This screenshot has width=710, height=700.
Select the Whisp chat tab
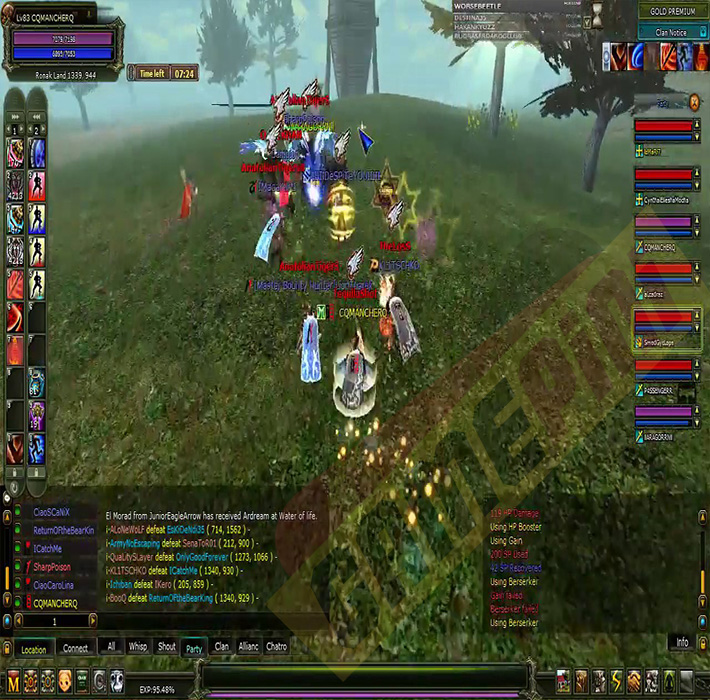point(138,647)
